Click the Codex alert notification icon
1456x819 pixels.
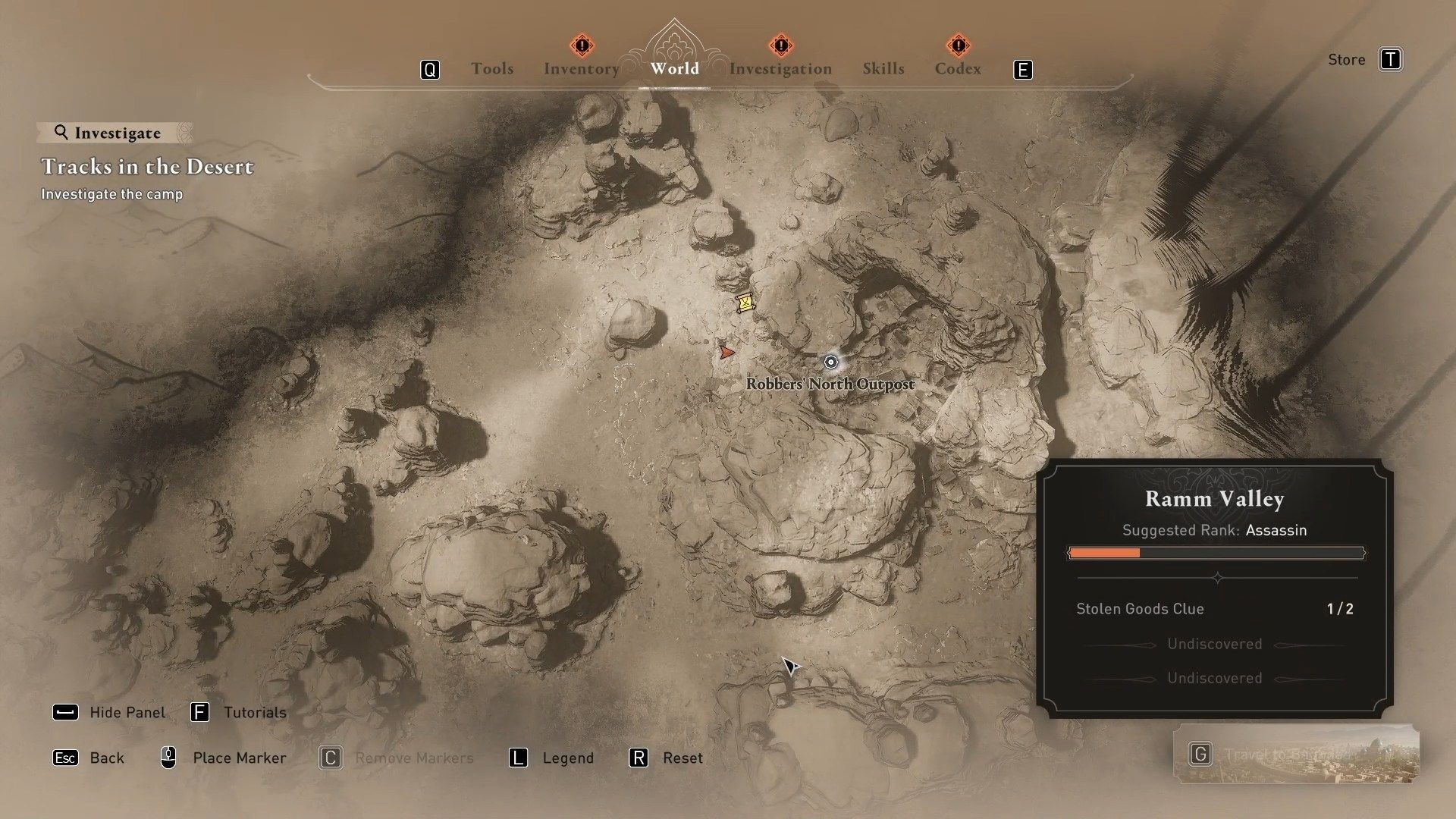click(x=959, y=46)
